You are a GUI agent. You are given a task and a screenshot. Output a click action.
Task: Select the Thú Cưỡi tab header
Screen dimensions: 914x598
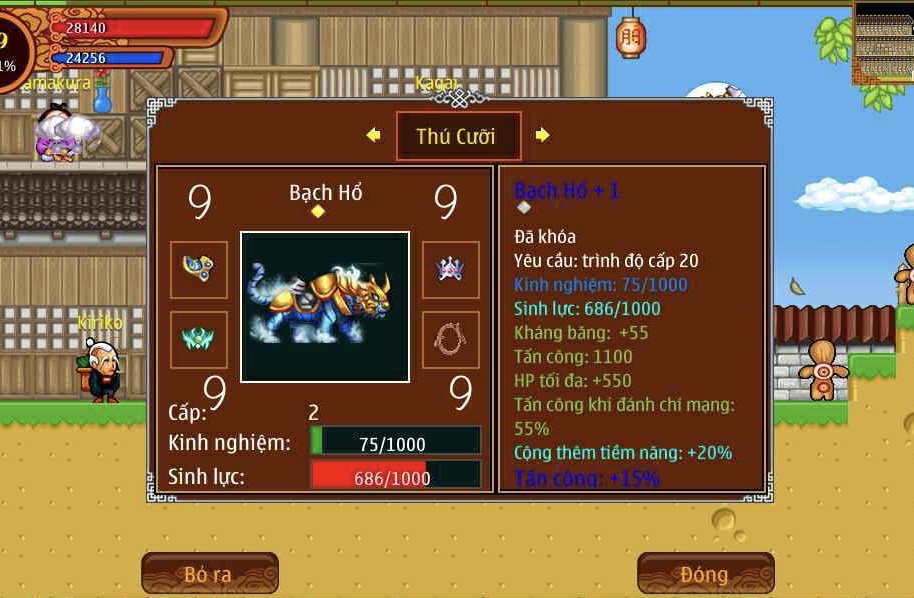(458, 136)
